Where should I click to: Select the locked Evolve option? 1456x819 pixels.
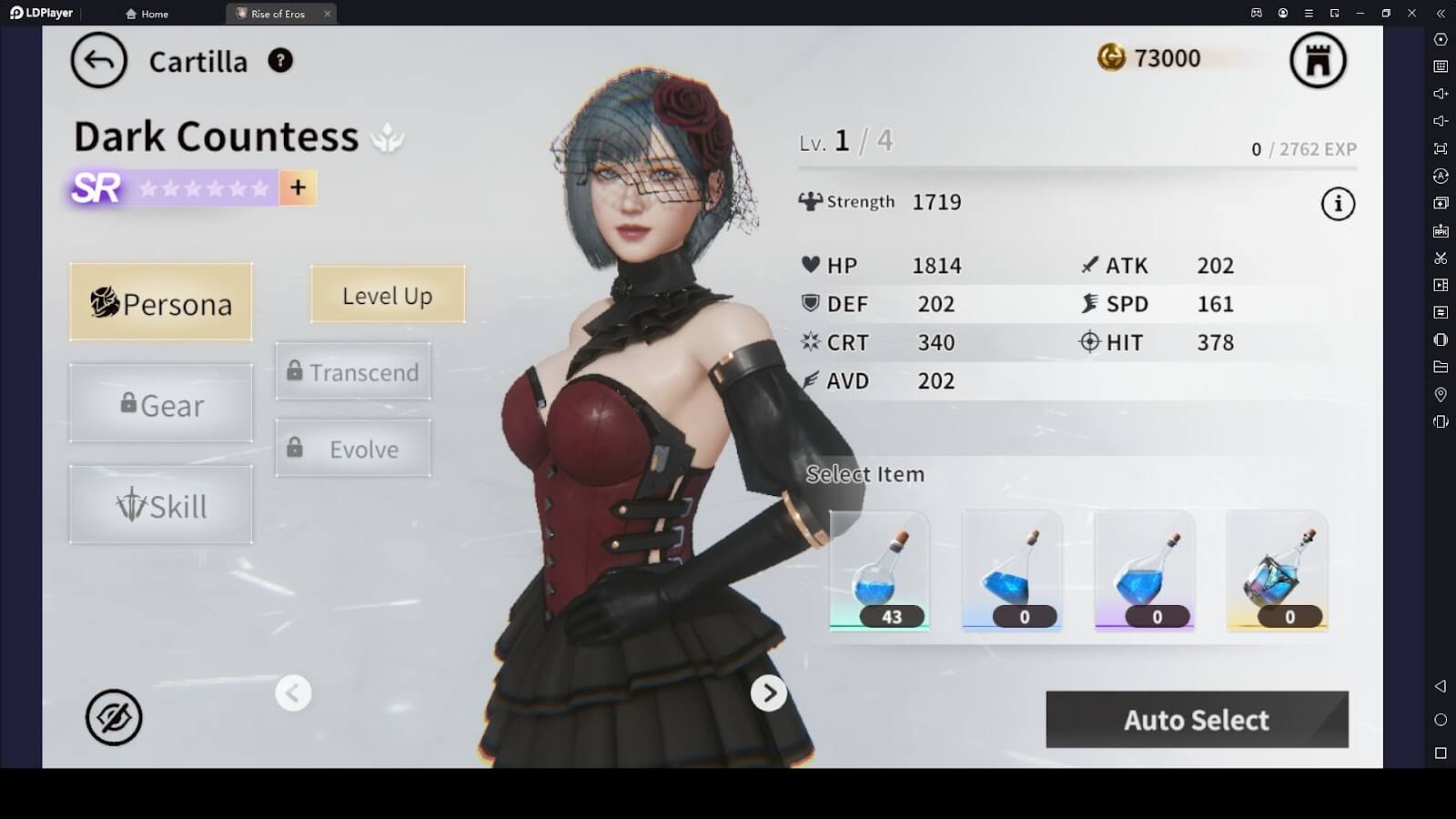[x=353, y=449]
